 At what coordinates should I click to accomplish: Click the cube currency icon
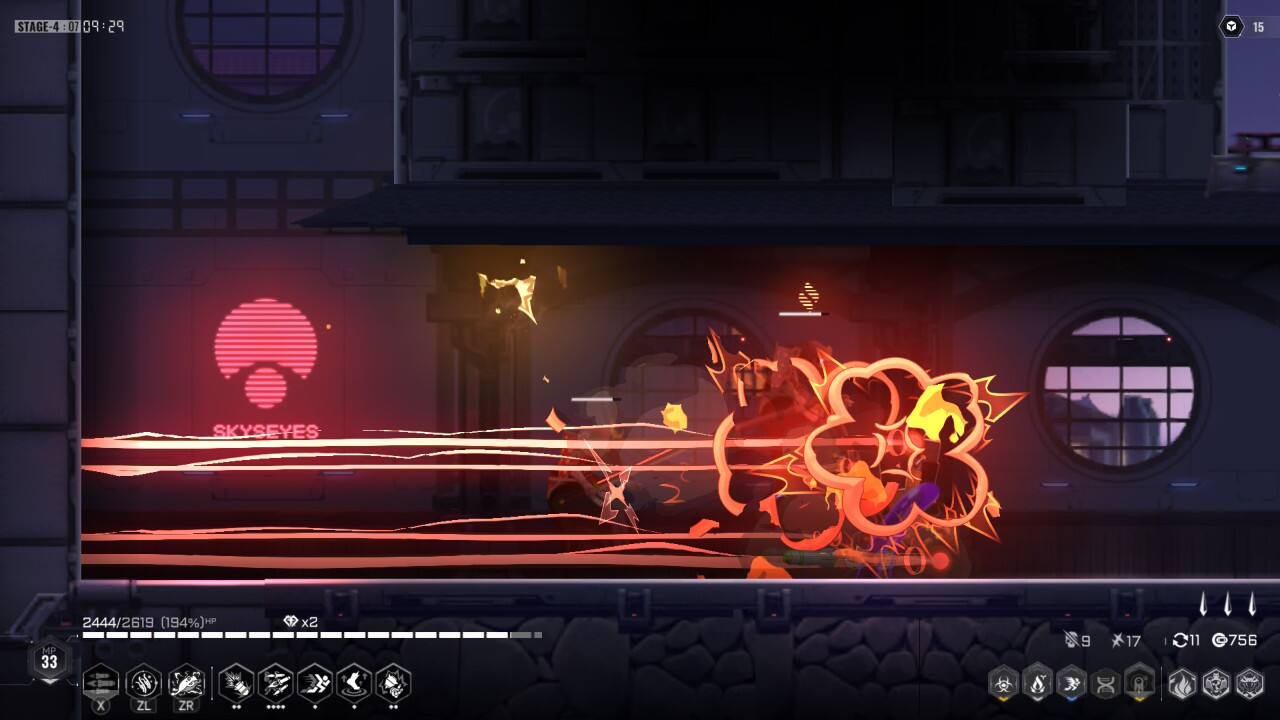point(1231,27)
